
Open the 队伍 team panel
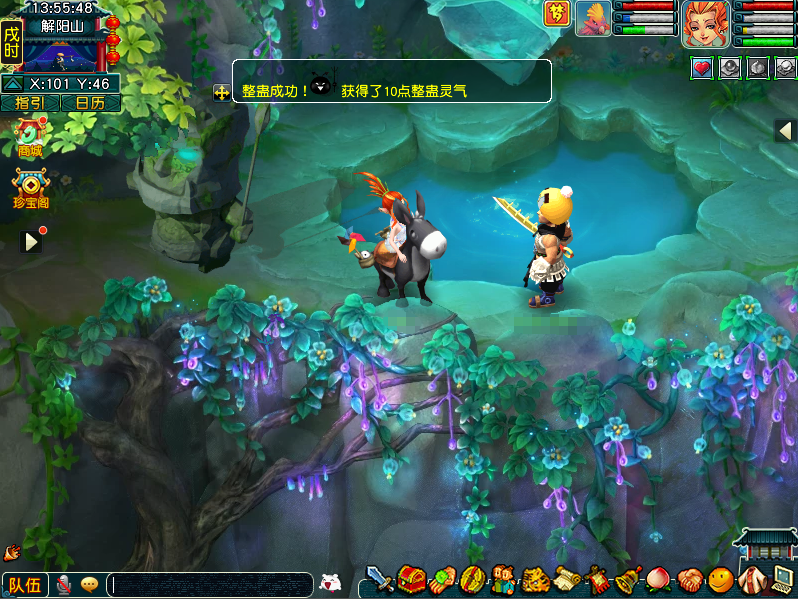[24, 585]
